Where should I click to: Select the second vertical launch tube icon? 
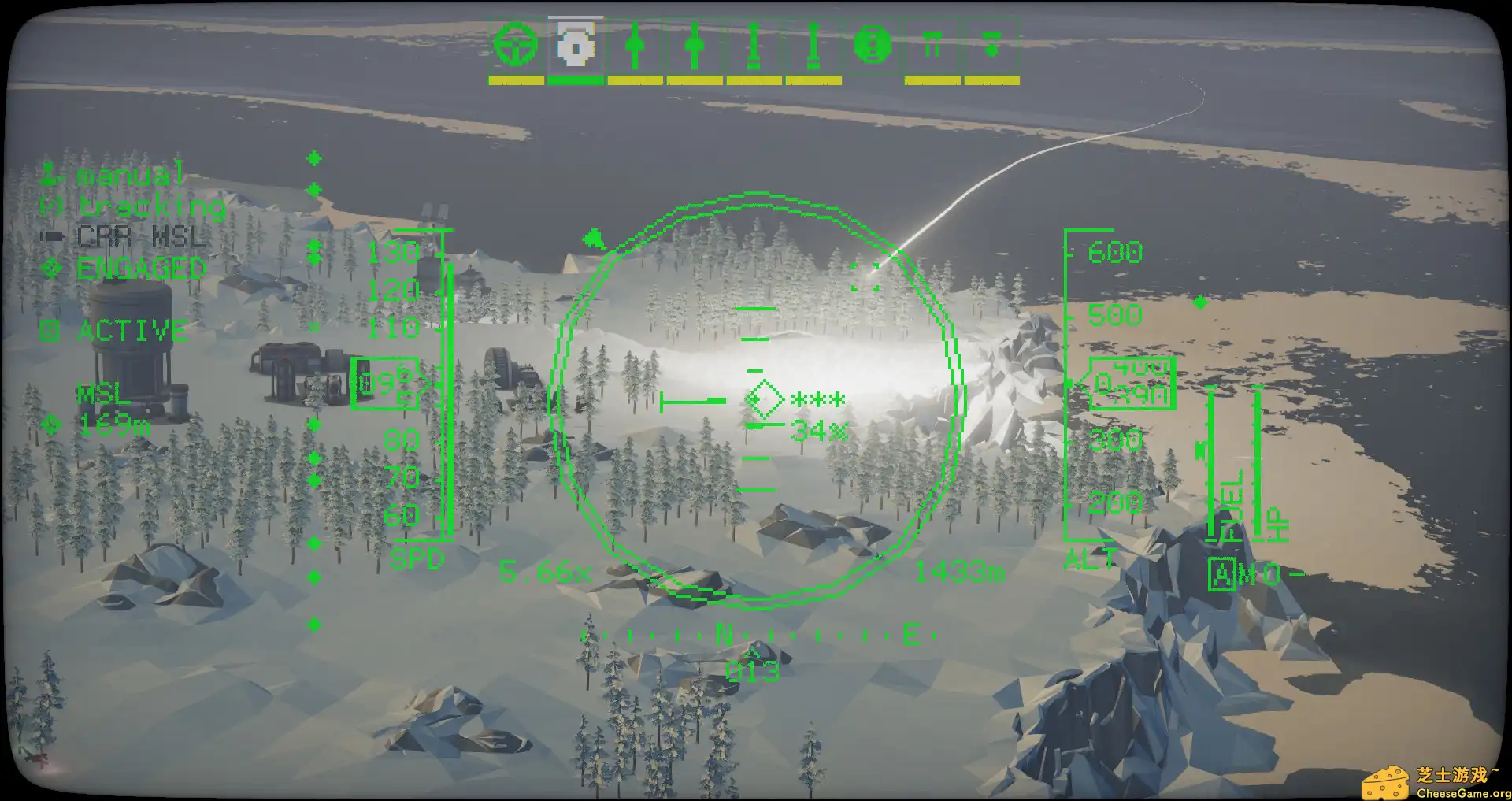[x=813, y=47]
